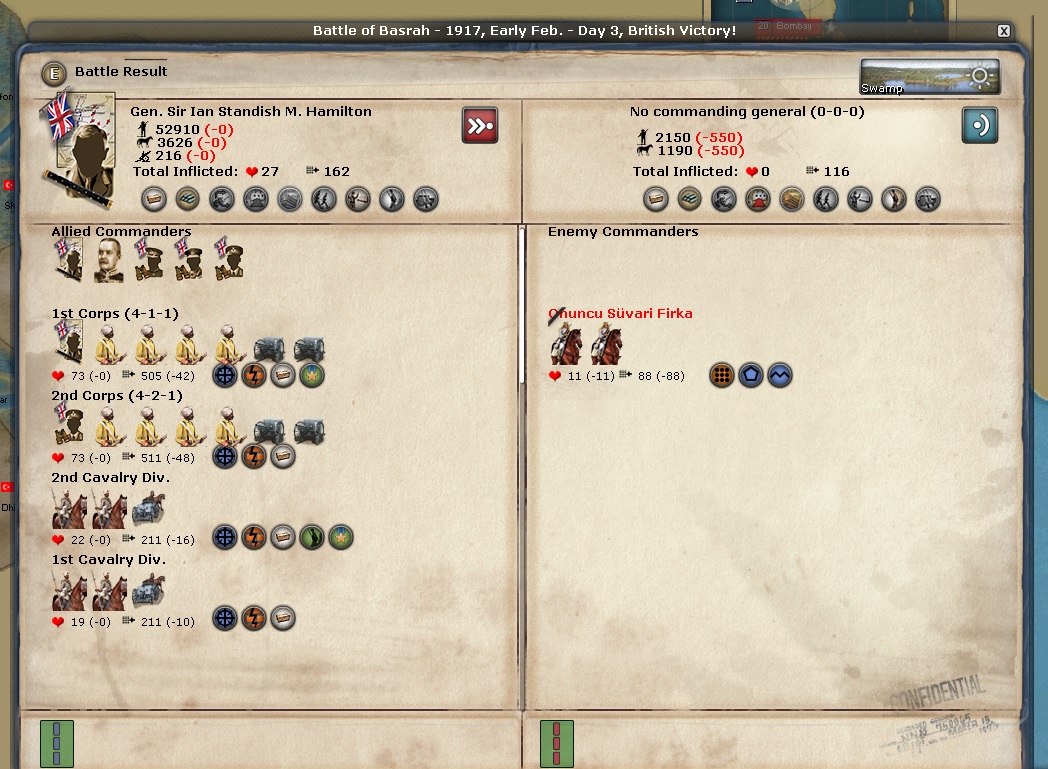This screenshot has height=769, width=1048.
Task: Close the battle result window
Action: 1003,31
